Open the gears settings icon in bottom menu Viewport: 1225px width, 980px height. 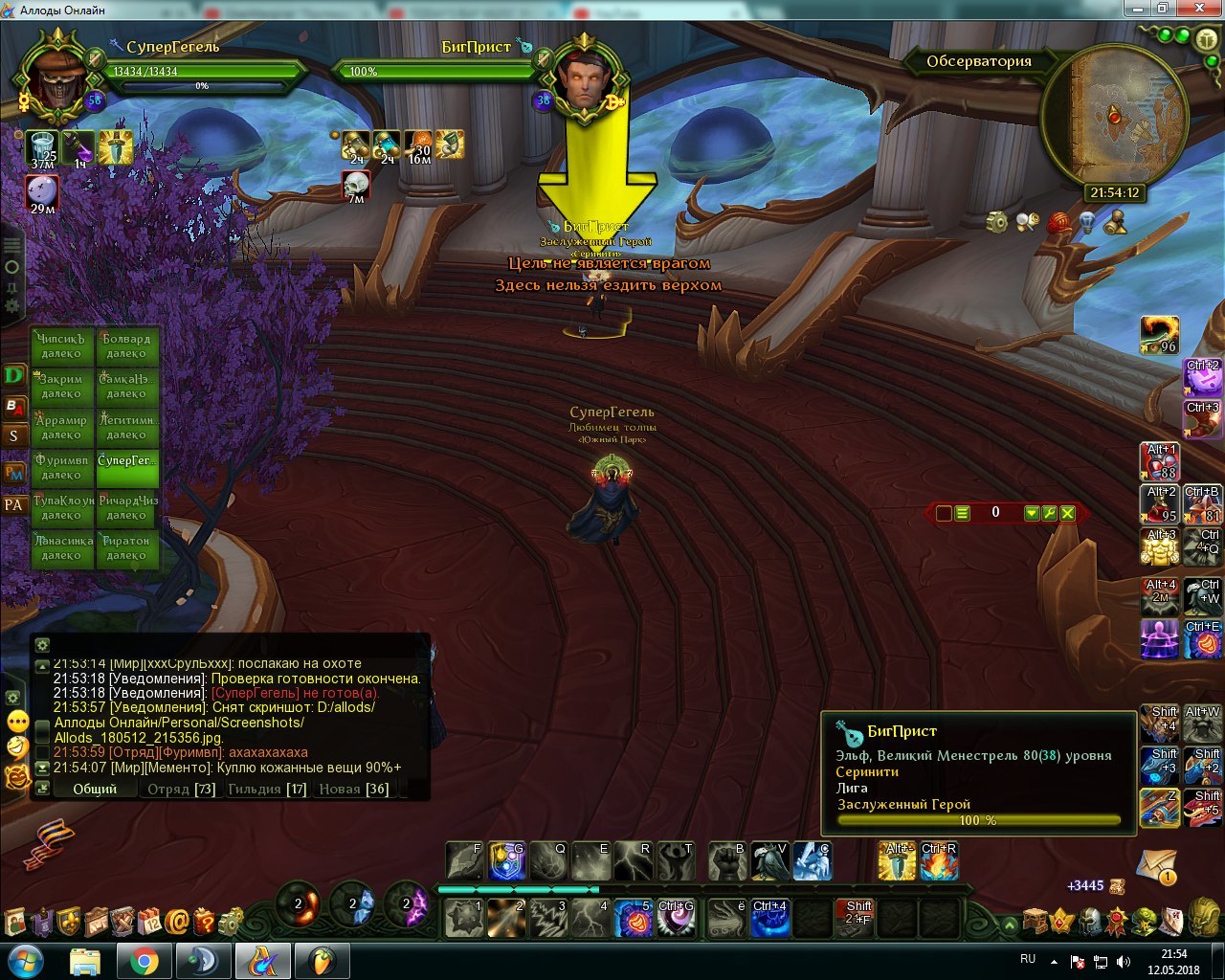pos(231,923)
